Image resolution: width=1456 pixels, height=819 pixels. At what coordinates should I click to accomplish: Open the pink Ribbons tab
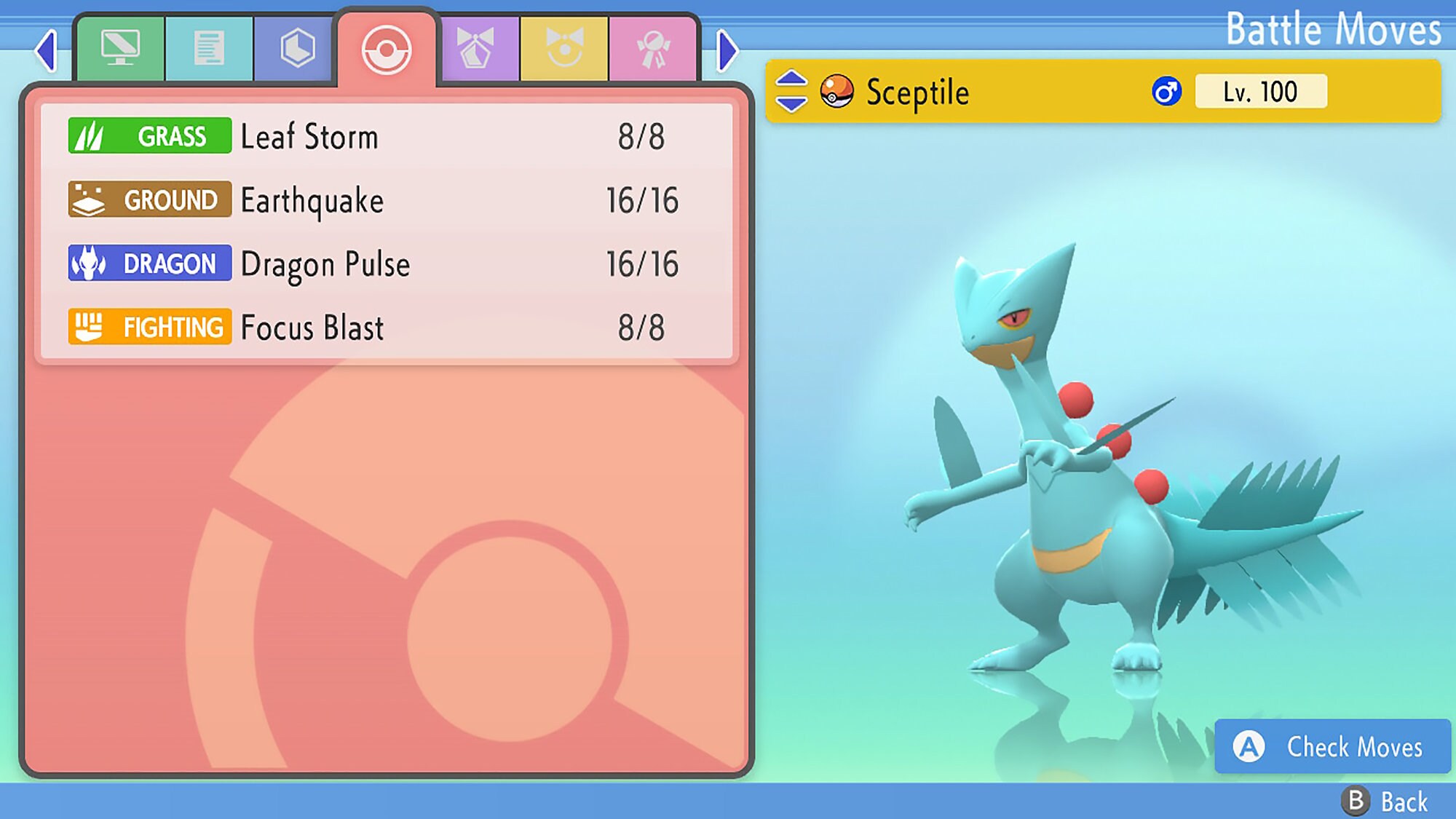tap(653, 45)
